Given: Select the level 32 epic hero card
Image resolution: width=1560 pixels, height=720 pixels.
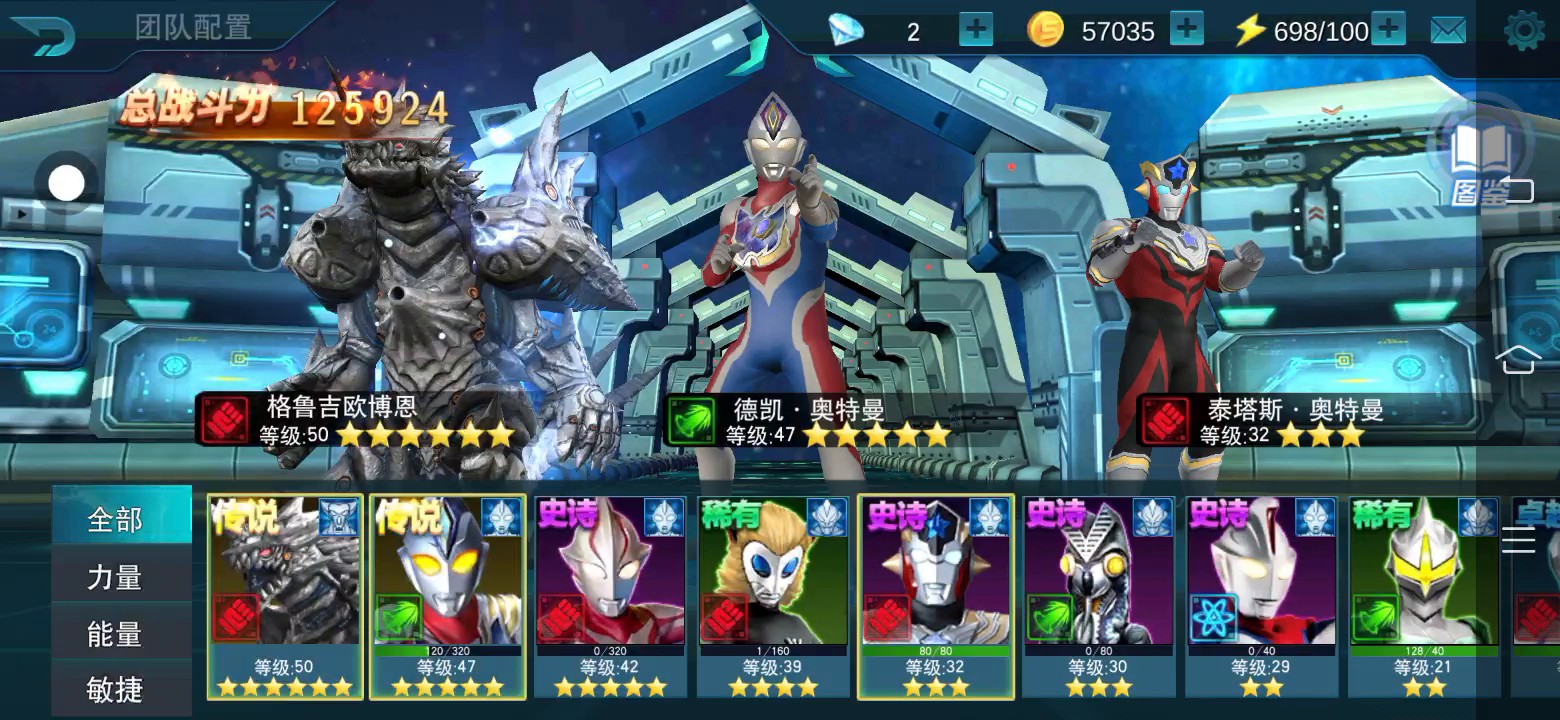Looking at the screenshot, I should click(936, 595).
